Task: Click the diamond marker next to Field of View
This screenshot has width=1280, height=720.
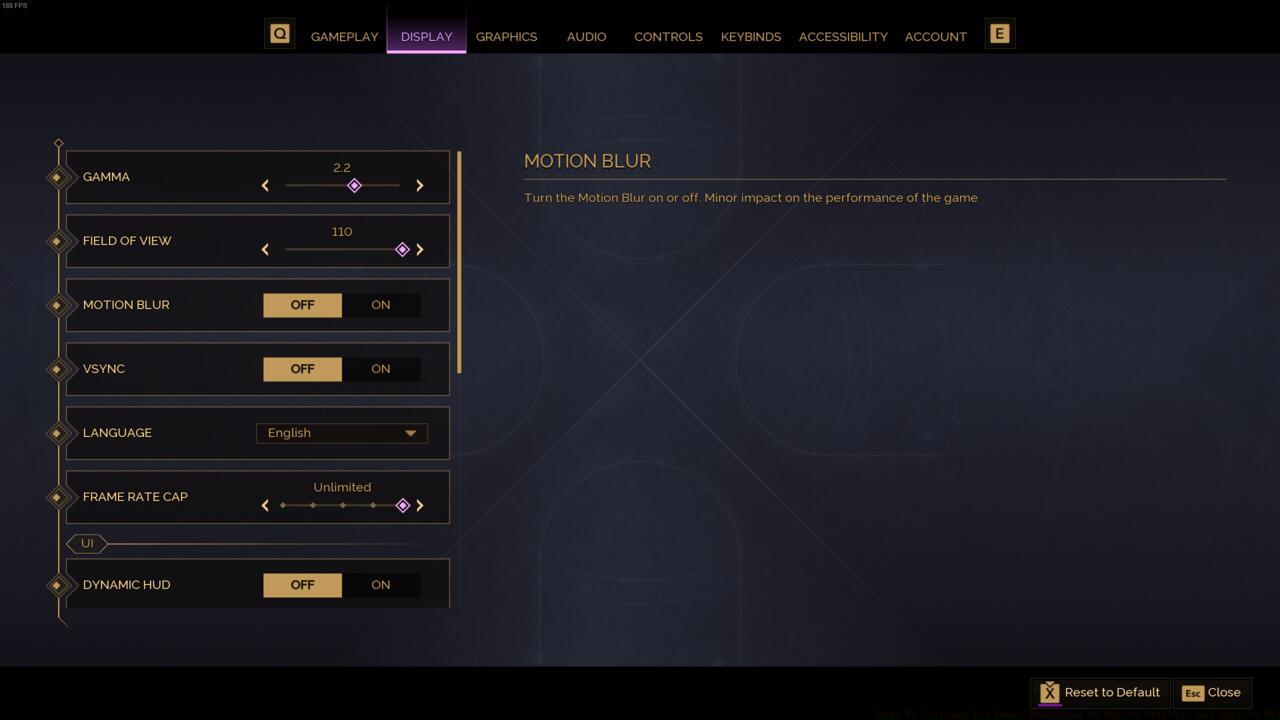Action: [58, 241]
